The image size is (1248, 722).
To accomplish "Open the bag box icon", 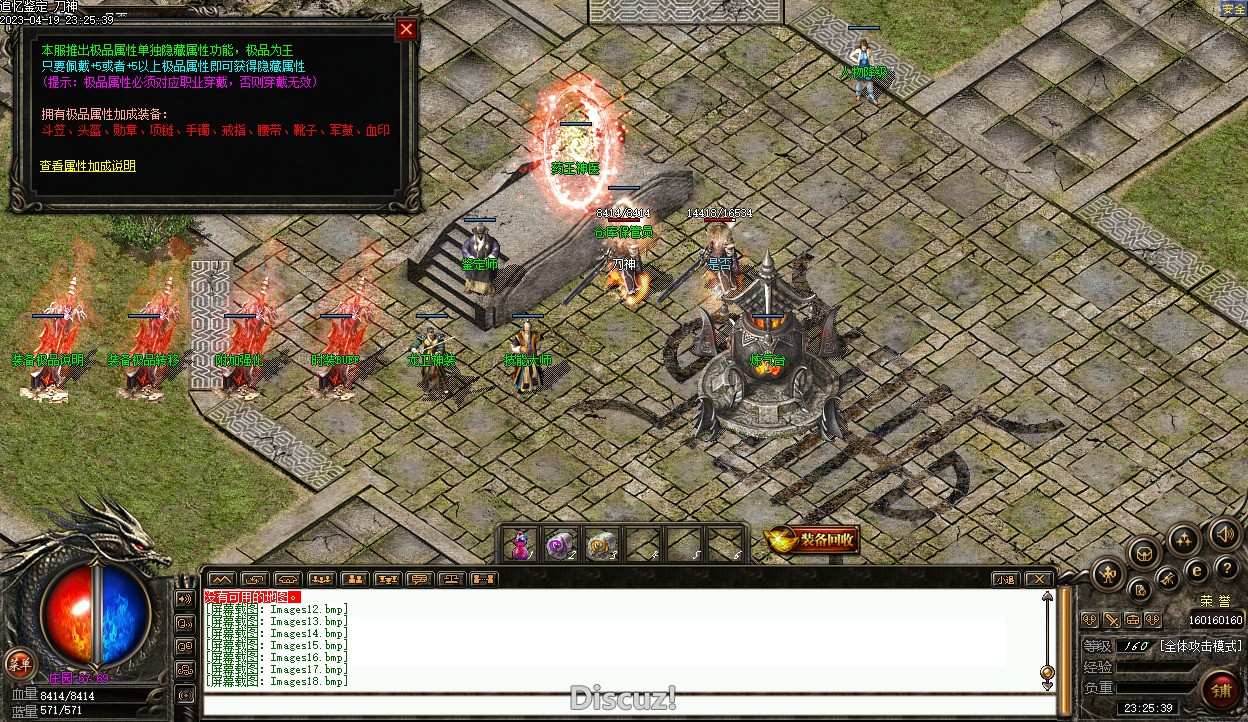I will pyautogui.click(x=1143, y=552).
